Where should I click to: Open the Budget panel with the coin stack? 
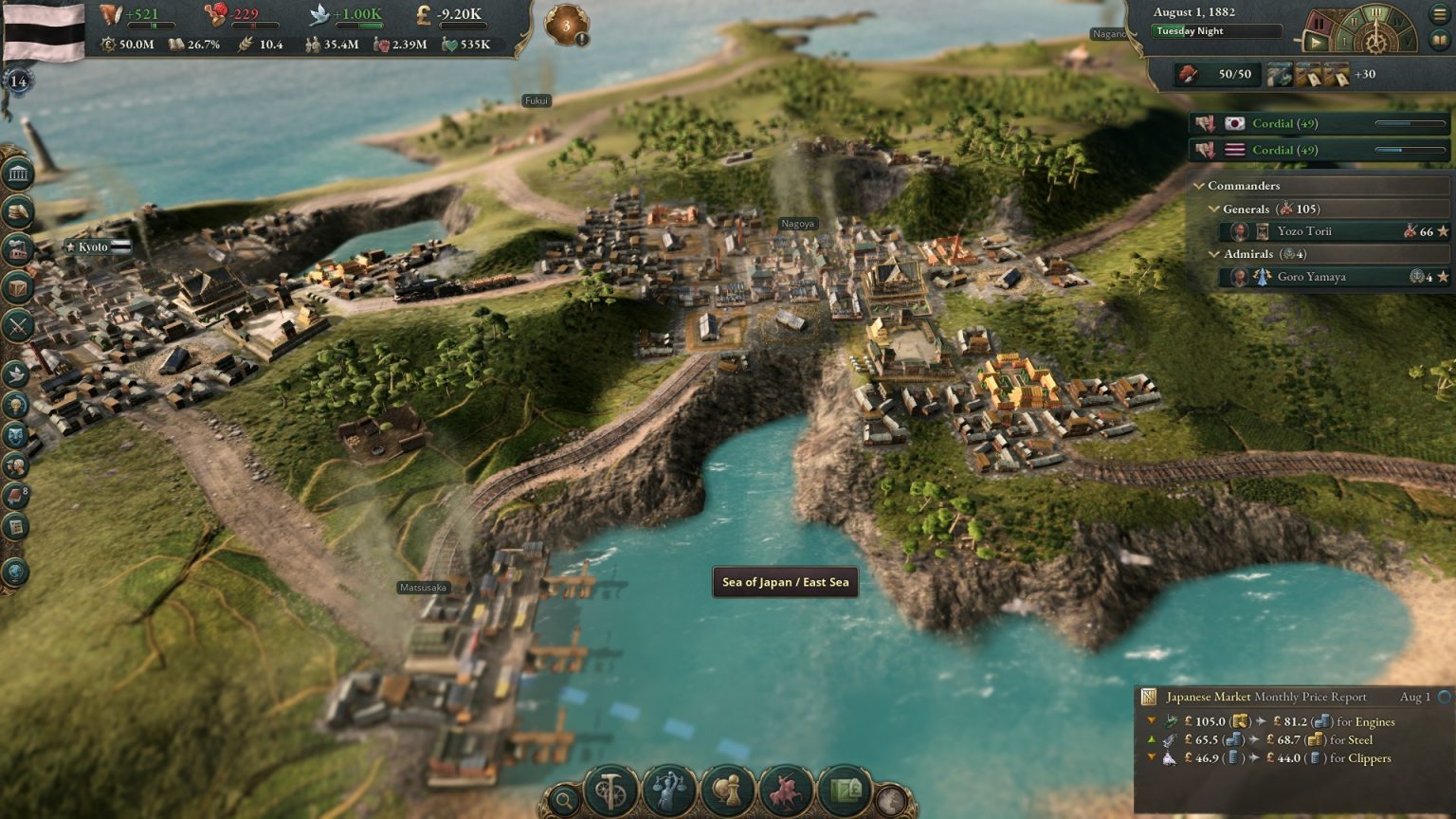click(18, 211)
